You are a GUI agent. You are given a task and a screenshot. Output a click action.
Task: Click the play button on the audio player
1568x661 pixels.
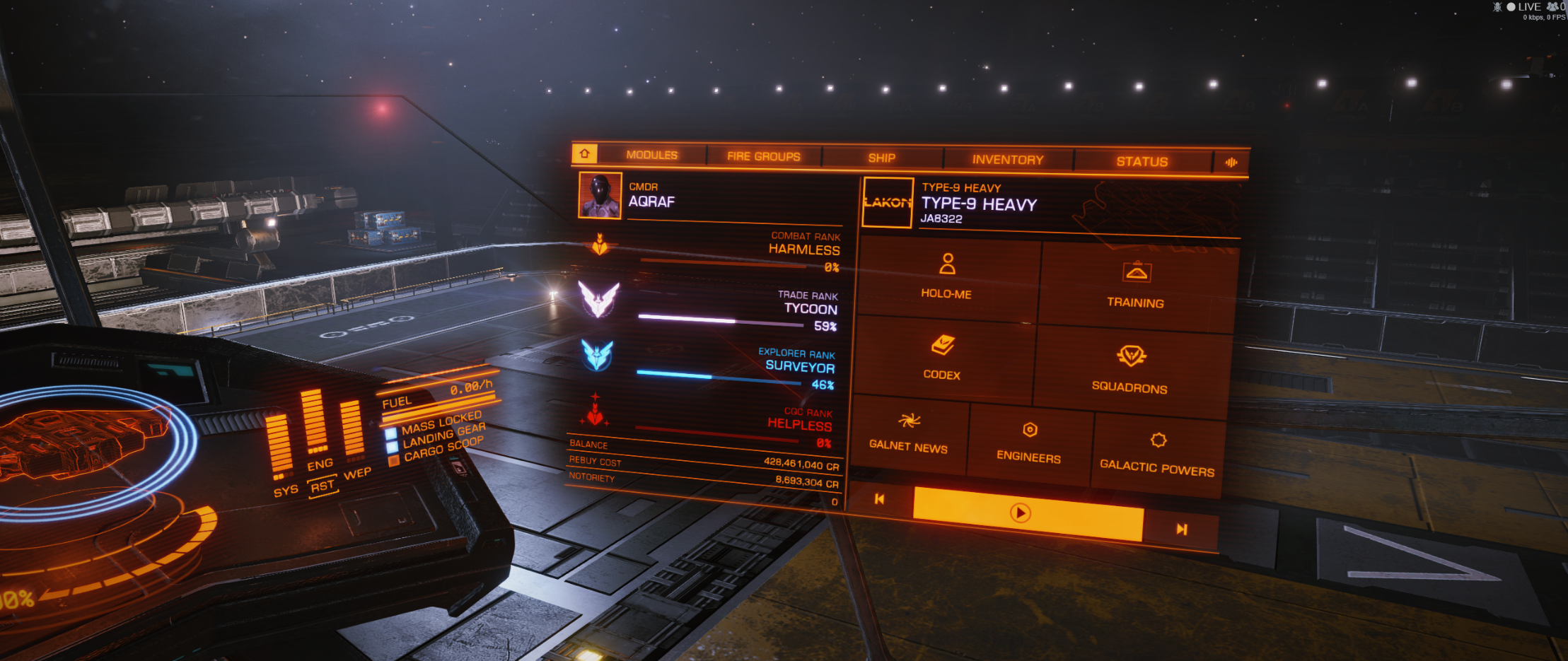click(x=1020, y=513)
